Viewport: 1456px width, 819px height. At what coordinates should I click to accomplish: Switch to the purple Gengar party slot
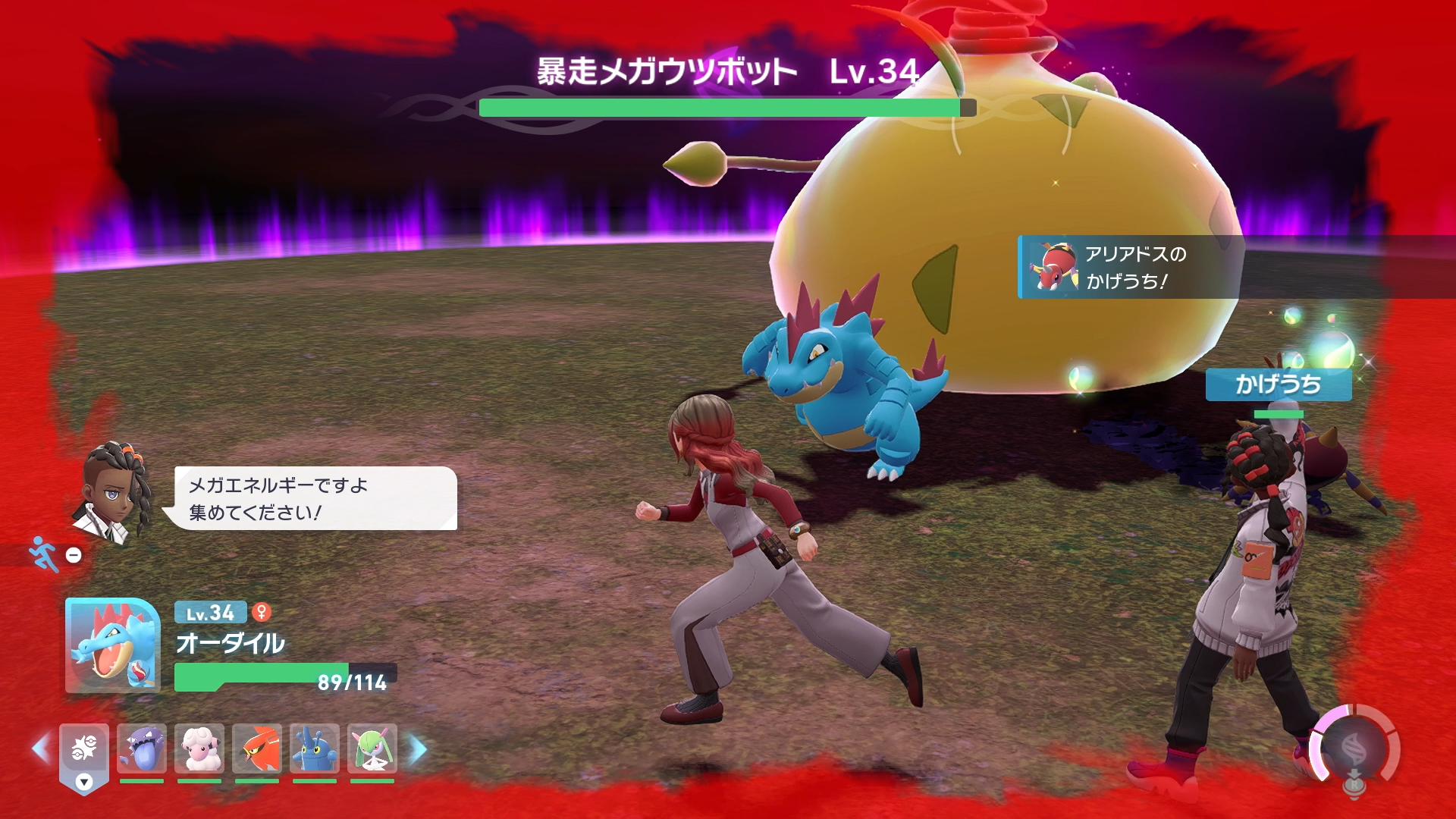tap(142, 748)
